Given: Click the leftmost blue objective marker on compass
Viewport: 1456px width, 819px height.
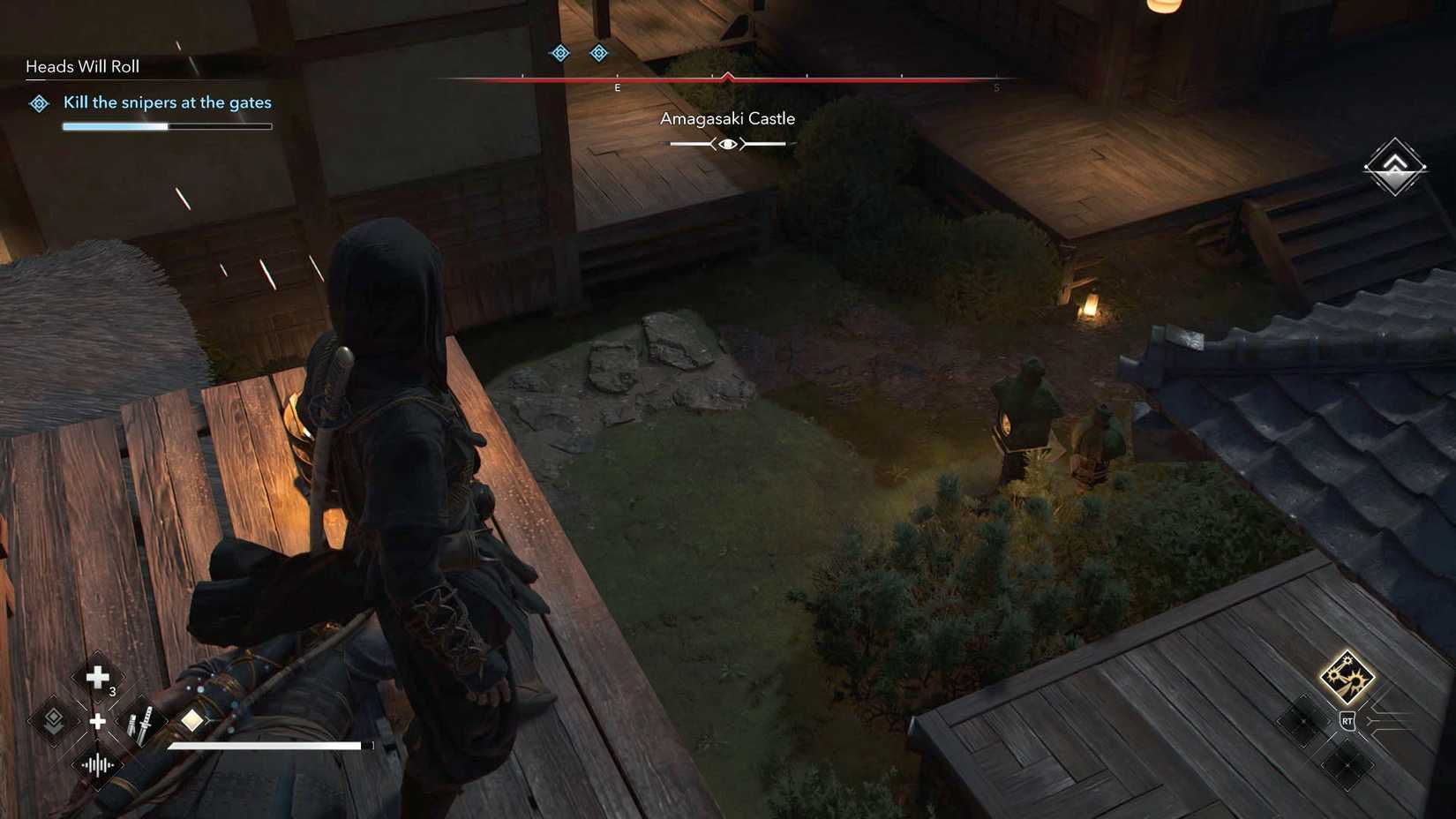Looking at the screenshot, I should point(559,53).
